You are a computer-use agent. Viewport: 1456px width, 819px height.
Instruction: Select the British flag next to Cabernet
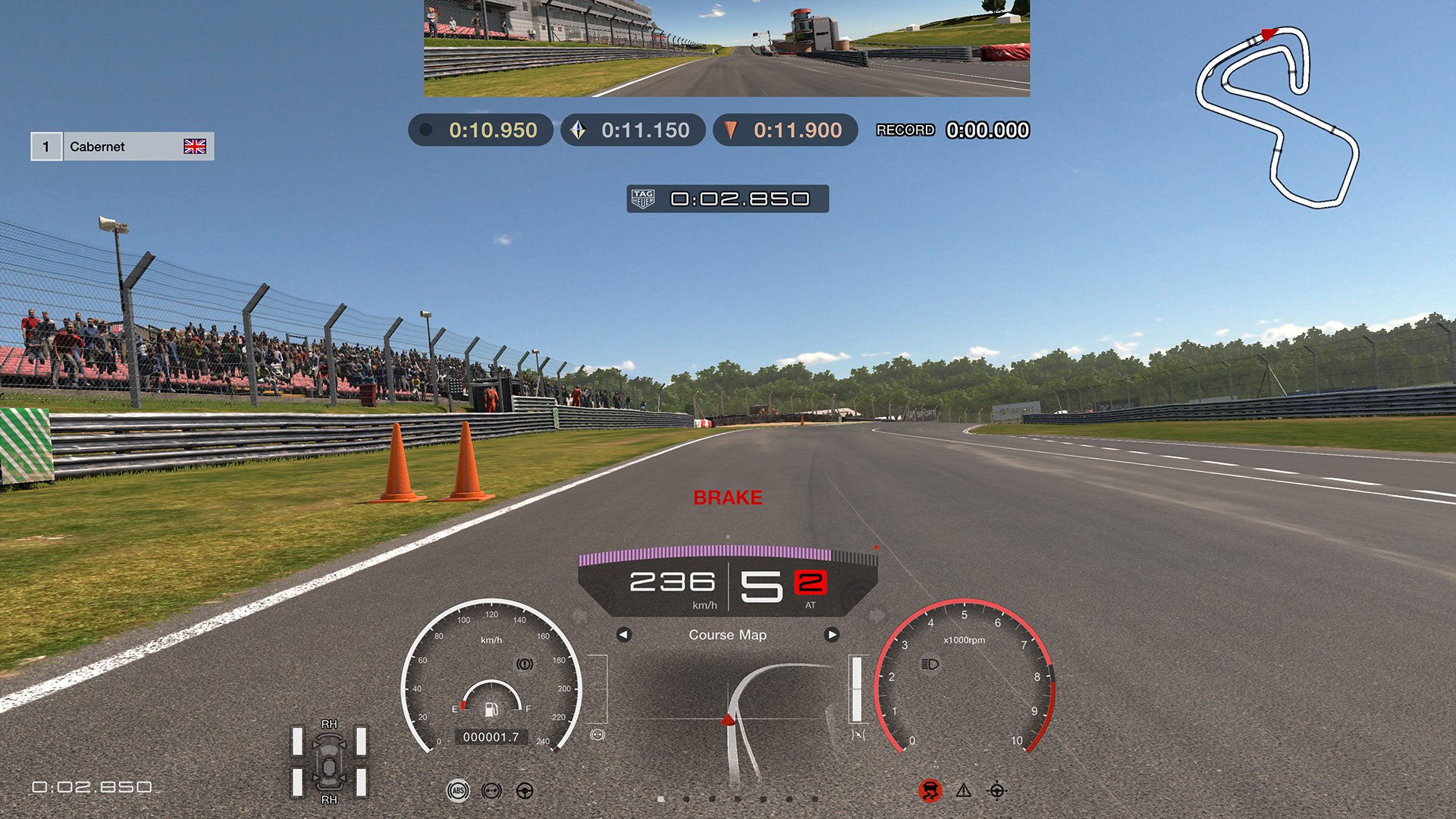pyautogui.click(x=196, y=146)
